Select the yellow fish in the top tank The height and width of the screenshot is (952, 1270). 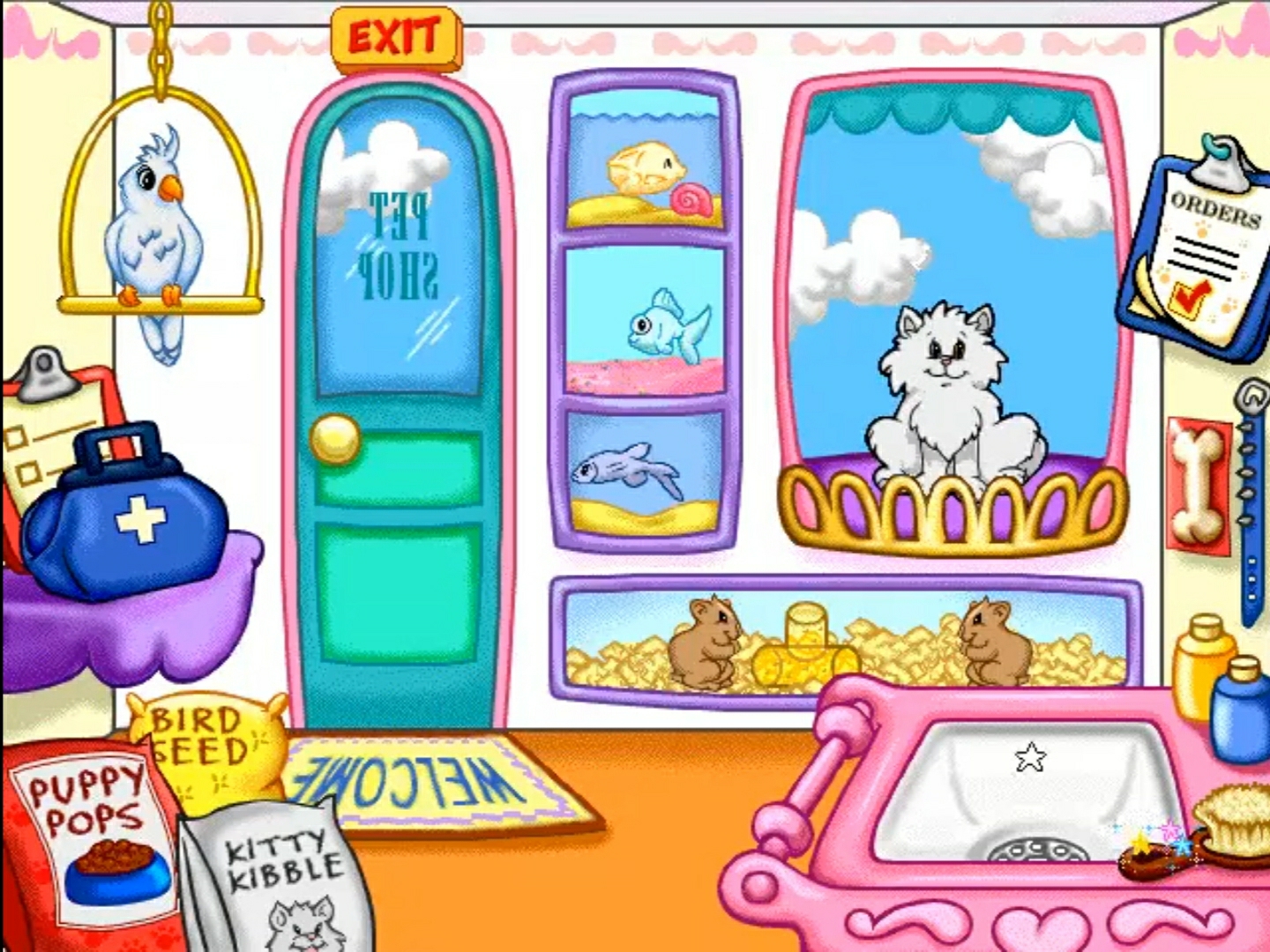point(648,167)
